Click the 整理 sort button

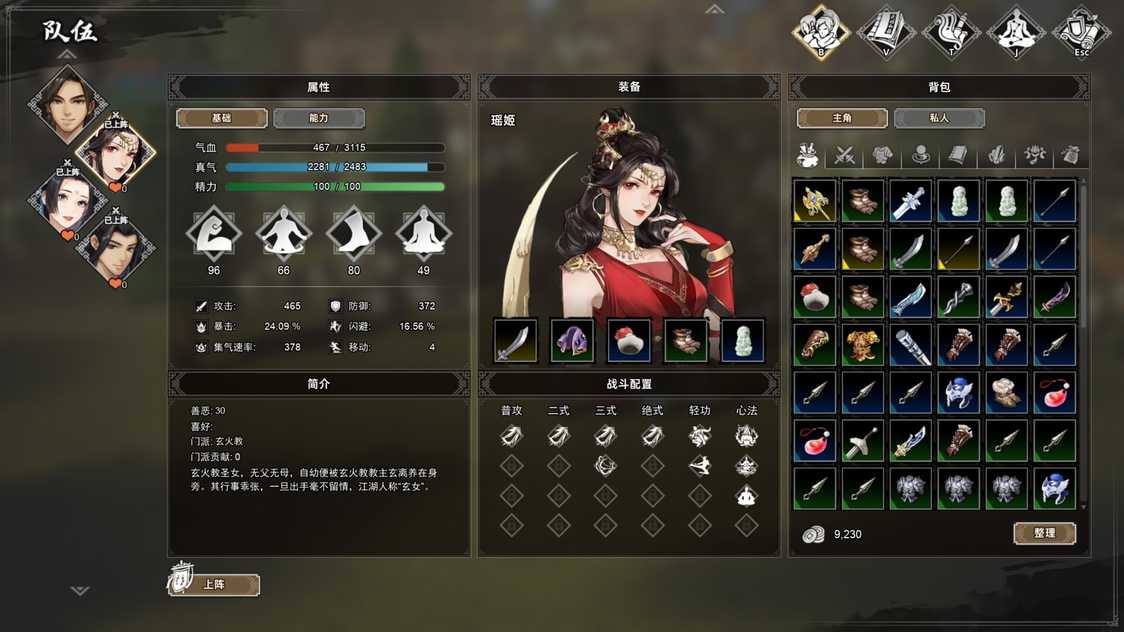tap(1044, 533)
